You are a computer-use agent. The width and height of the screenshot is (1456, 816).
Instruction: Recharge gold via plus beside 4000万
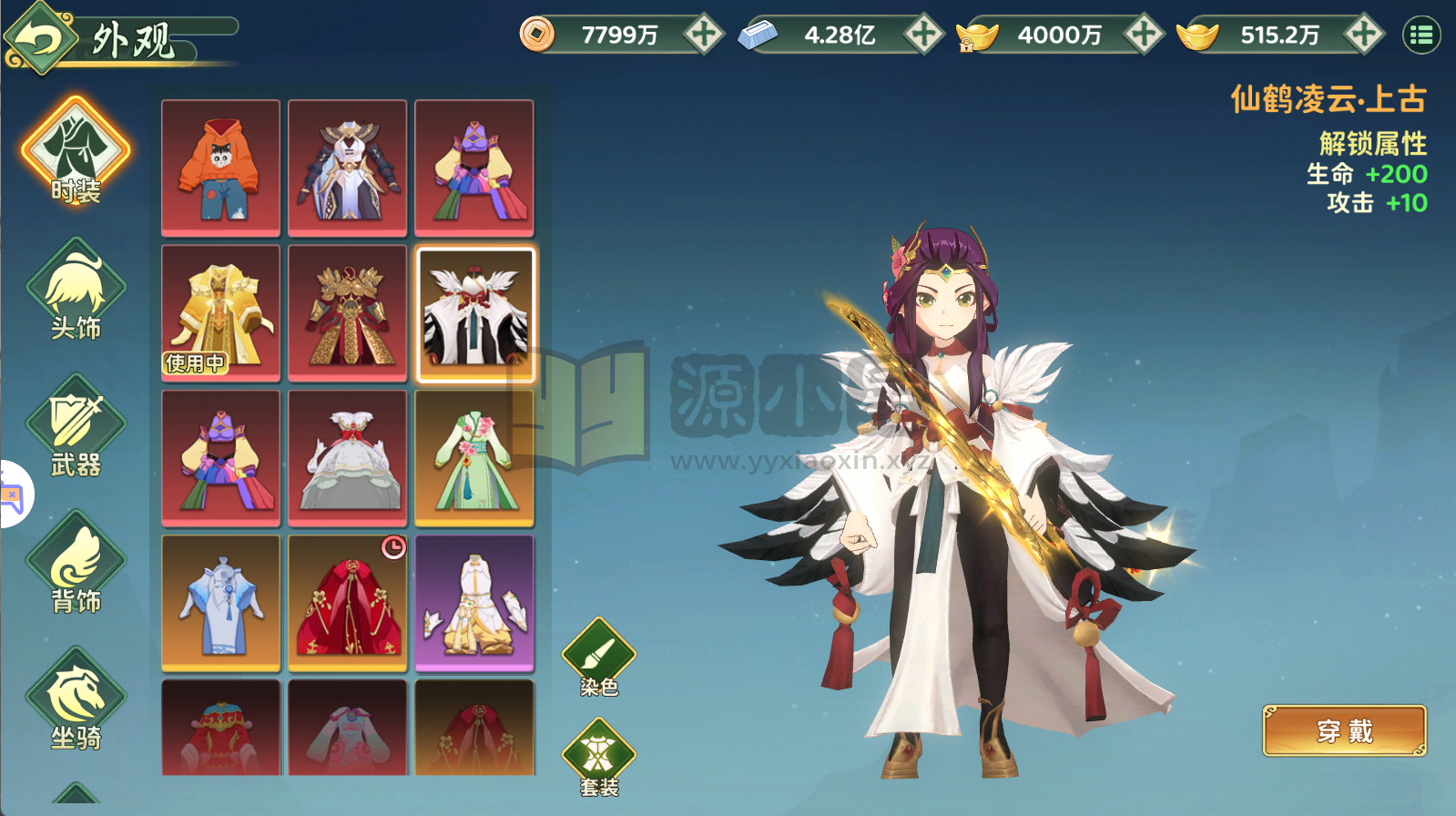tap(1142, 35)
